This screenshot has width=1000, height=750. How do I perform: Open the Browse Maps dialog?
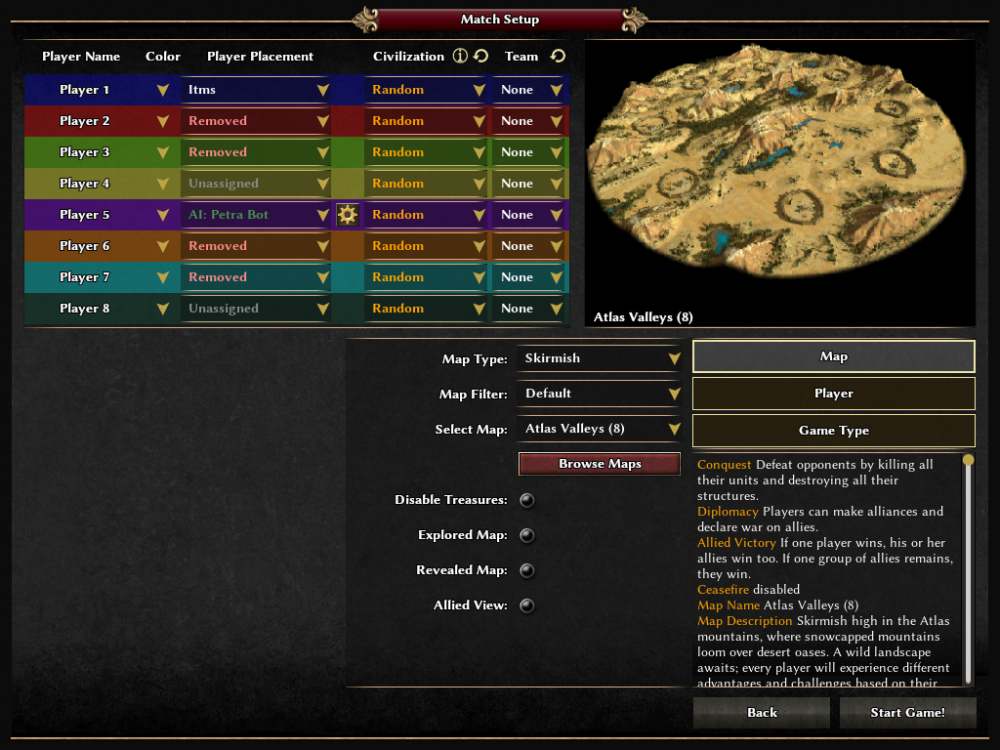pyautogui.click(x=599, y=464)
